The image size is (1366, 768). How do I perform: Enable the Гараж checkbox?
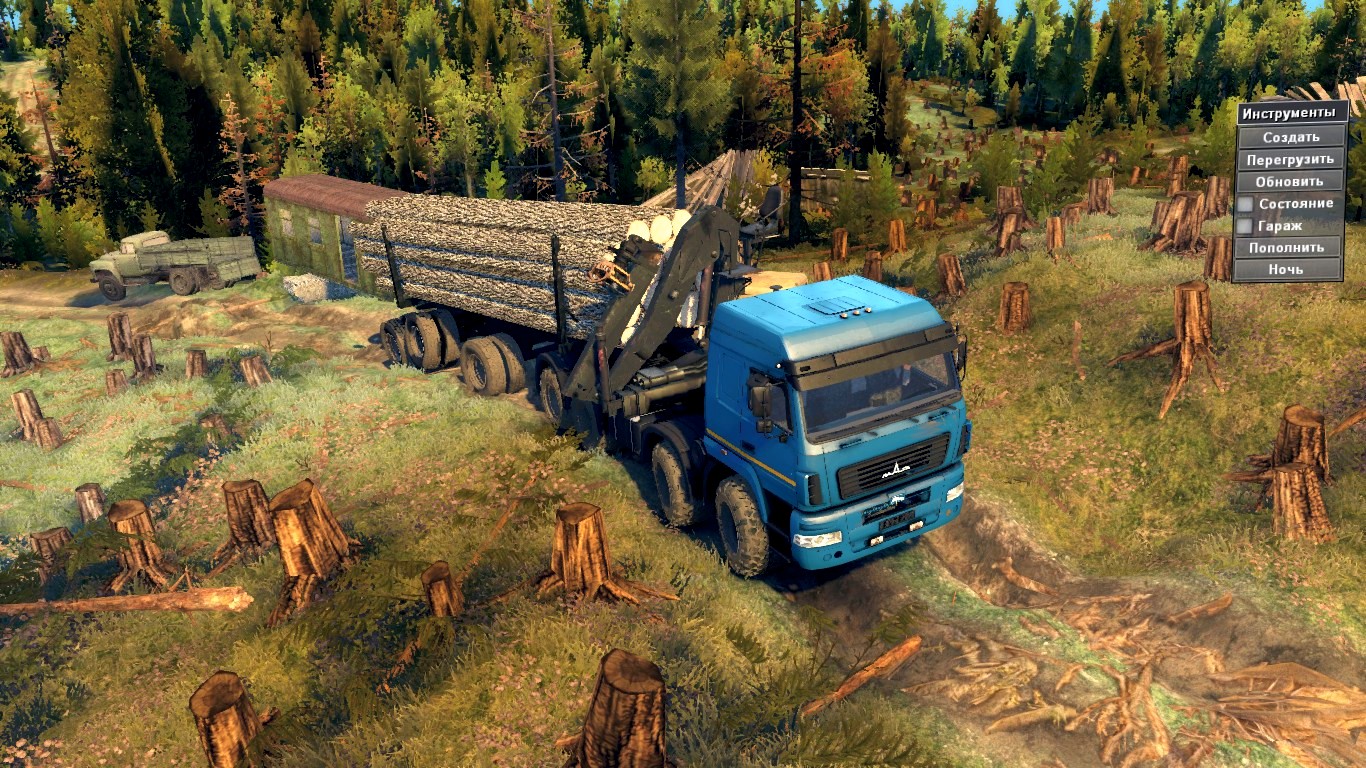1245,226
